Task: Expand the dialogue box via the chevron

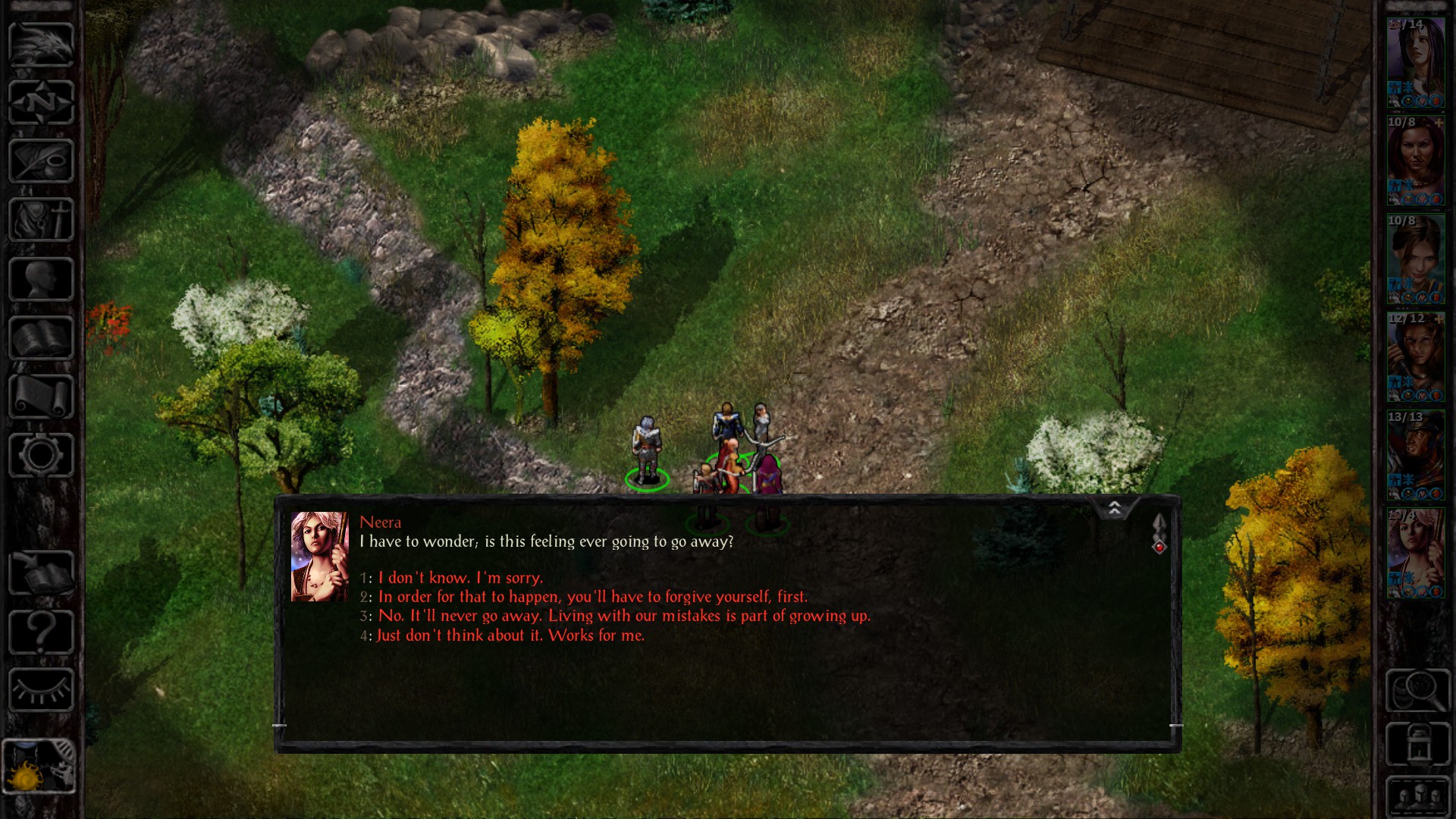Action: (x=1114, y=508)
